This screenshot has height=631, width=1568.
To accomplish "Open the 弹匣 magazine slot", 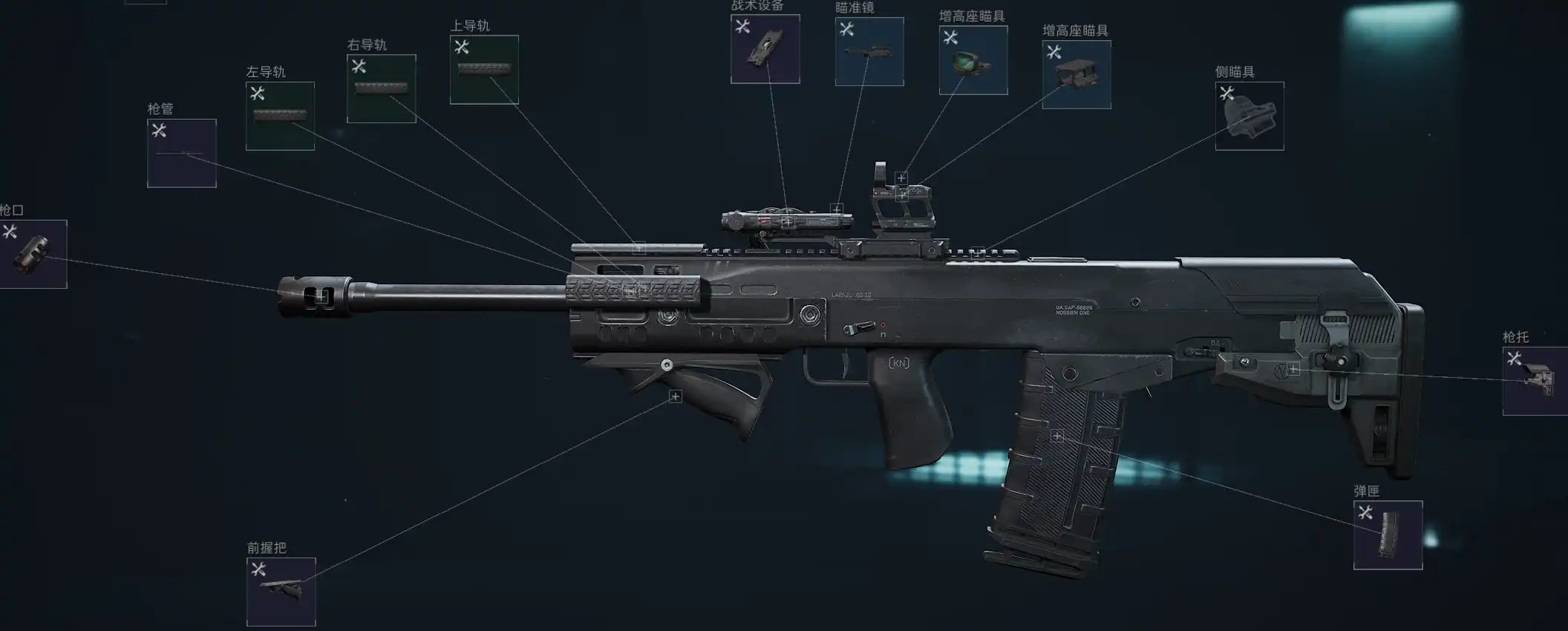I will click(x=1387, y=534).
